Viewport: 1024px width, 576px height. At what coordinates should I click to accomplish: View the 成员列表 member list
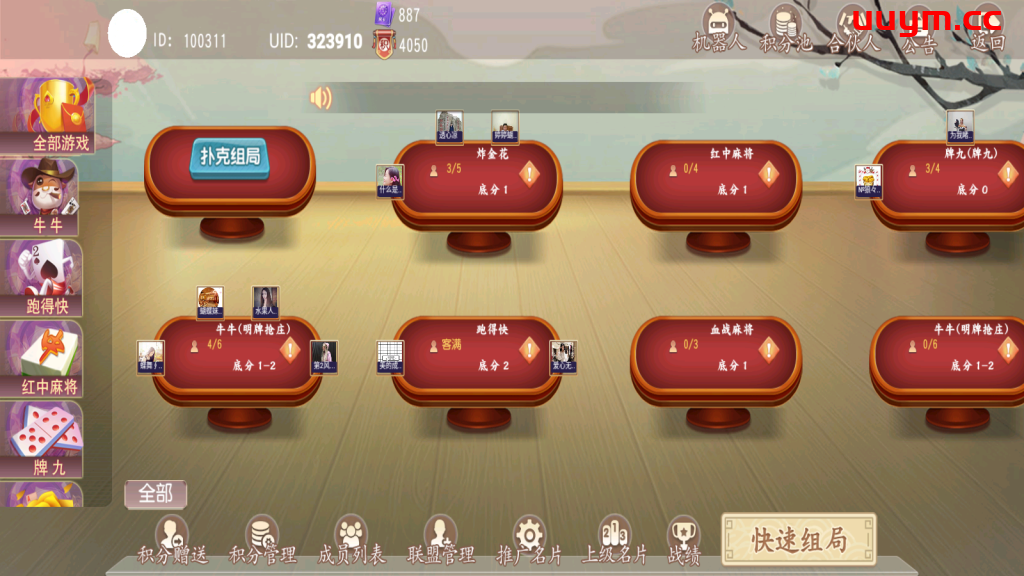tap(351, 541)
